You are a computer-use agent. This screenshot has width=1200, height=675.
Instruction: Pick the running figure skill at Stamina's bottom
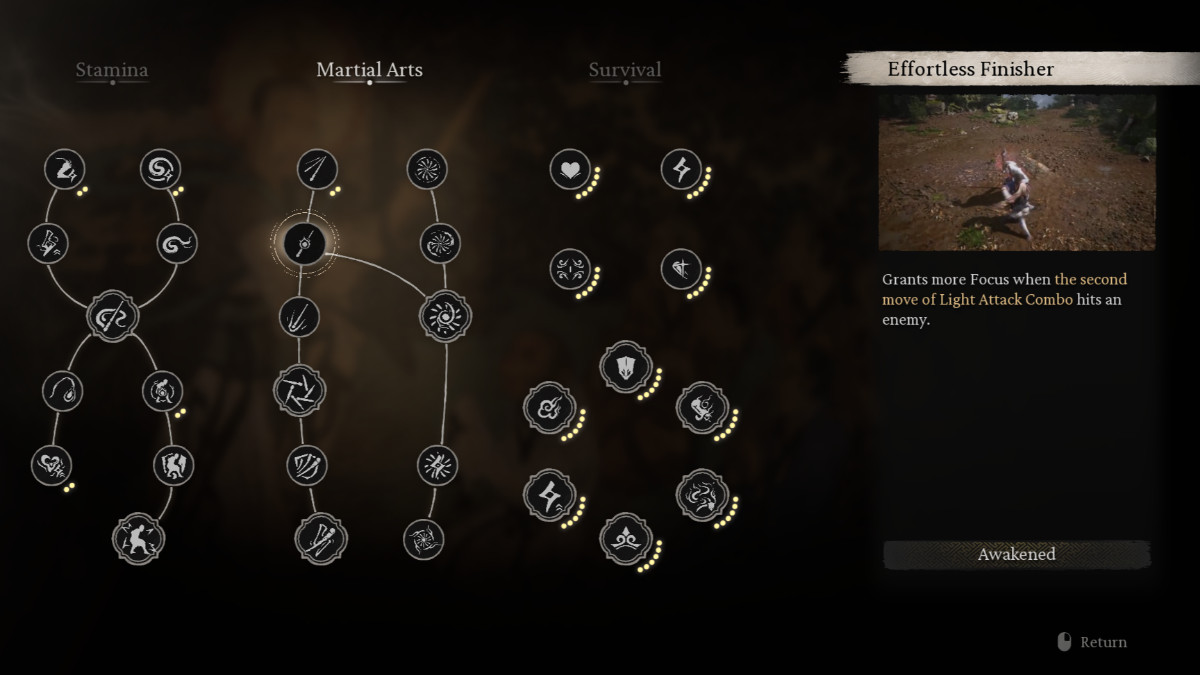pyautogui.click(x=138, y=538)
